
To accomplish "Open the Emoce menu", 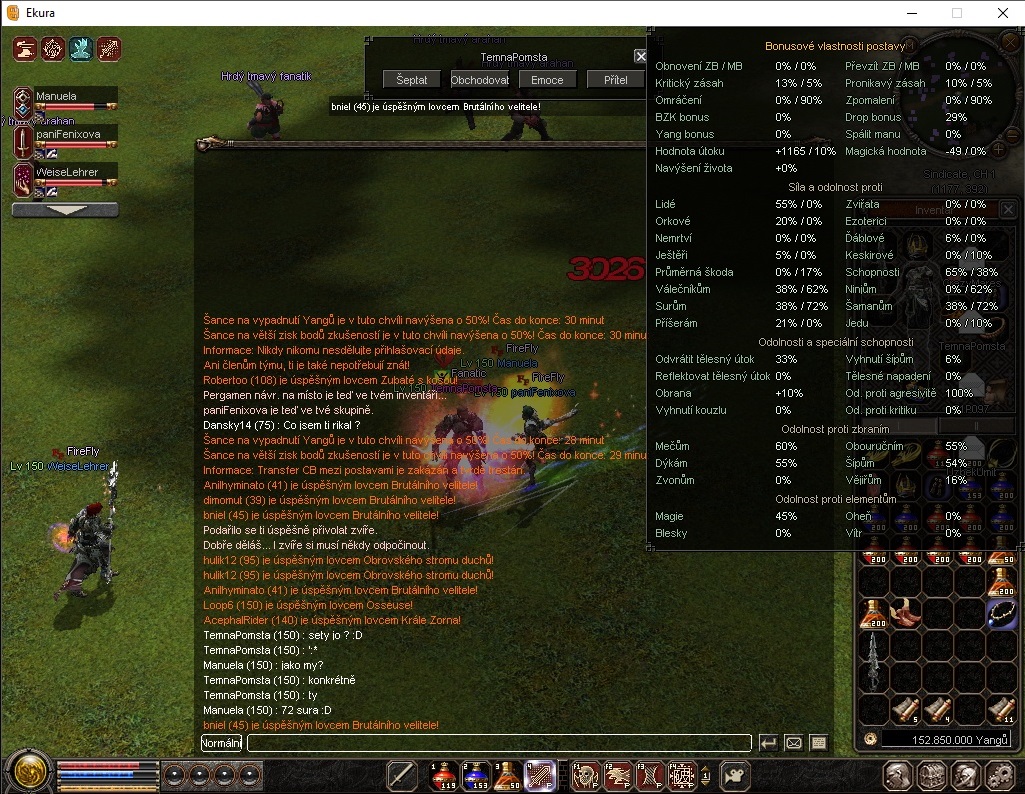I will click(547, 80).
